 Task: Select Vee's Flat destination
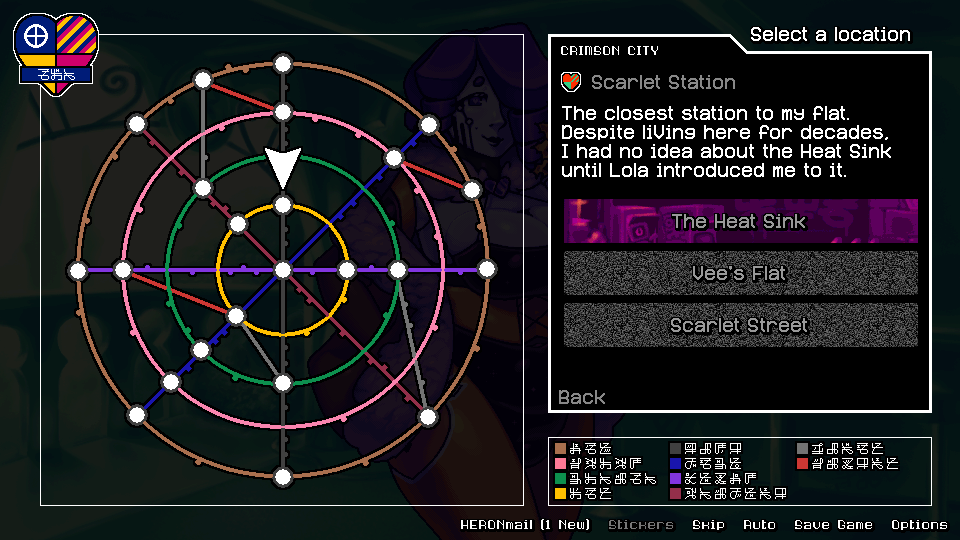[740, 273]
